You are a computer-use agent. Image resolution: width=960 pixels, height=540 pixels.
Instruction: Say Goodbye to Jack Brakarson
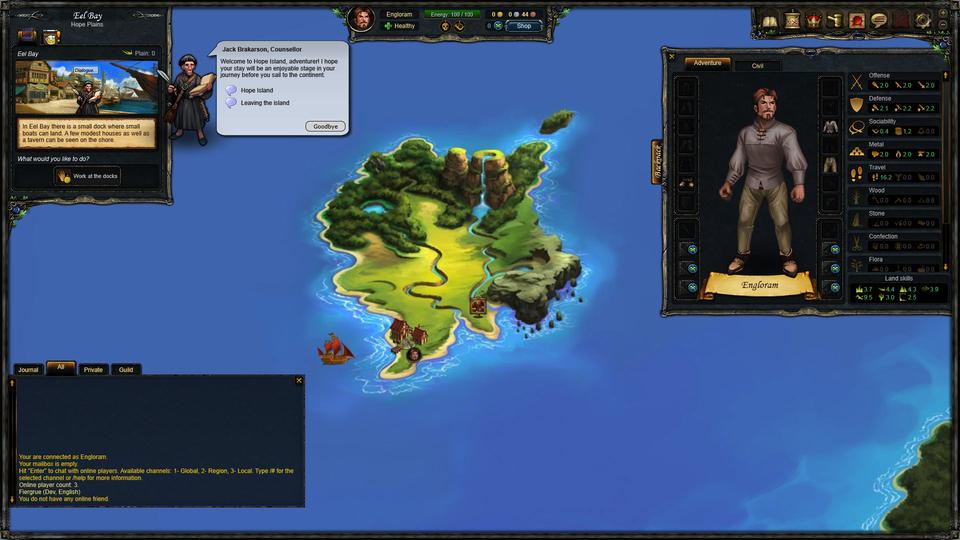coord(325,127)
